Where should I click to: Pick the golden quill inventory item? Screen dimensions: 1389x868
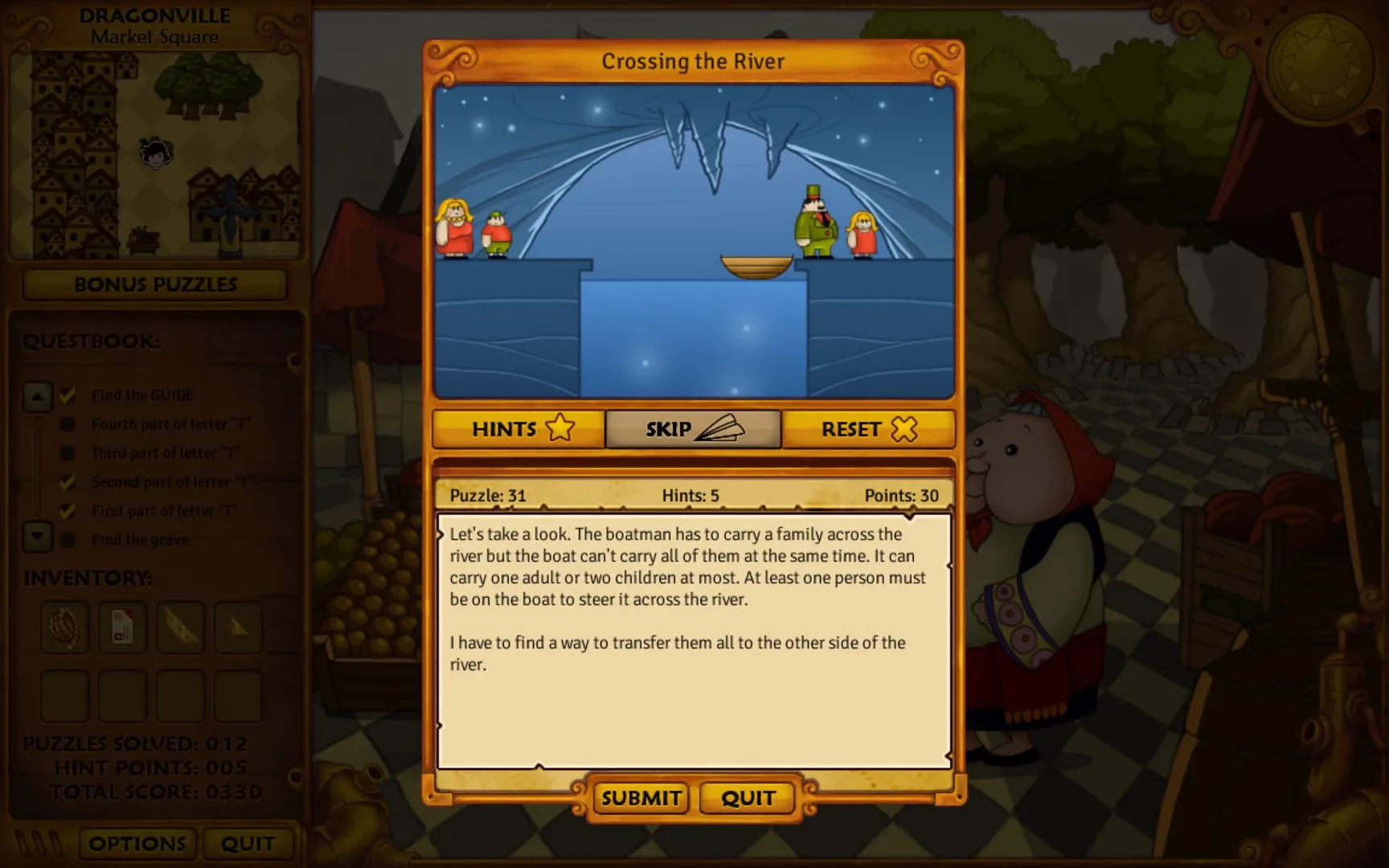pyautogui.click(x=180, y=628)
